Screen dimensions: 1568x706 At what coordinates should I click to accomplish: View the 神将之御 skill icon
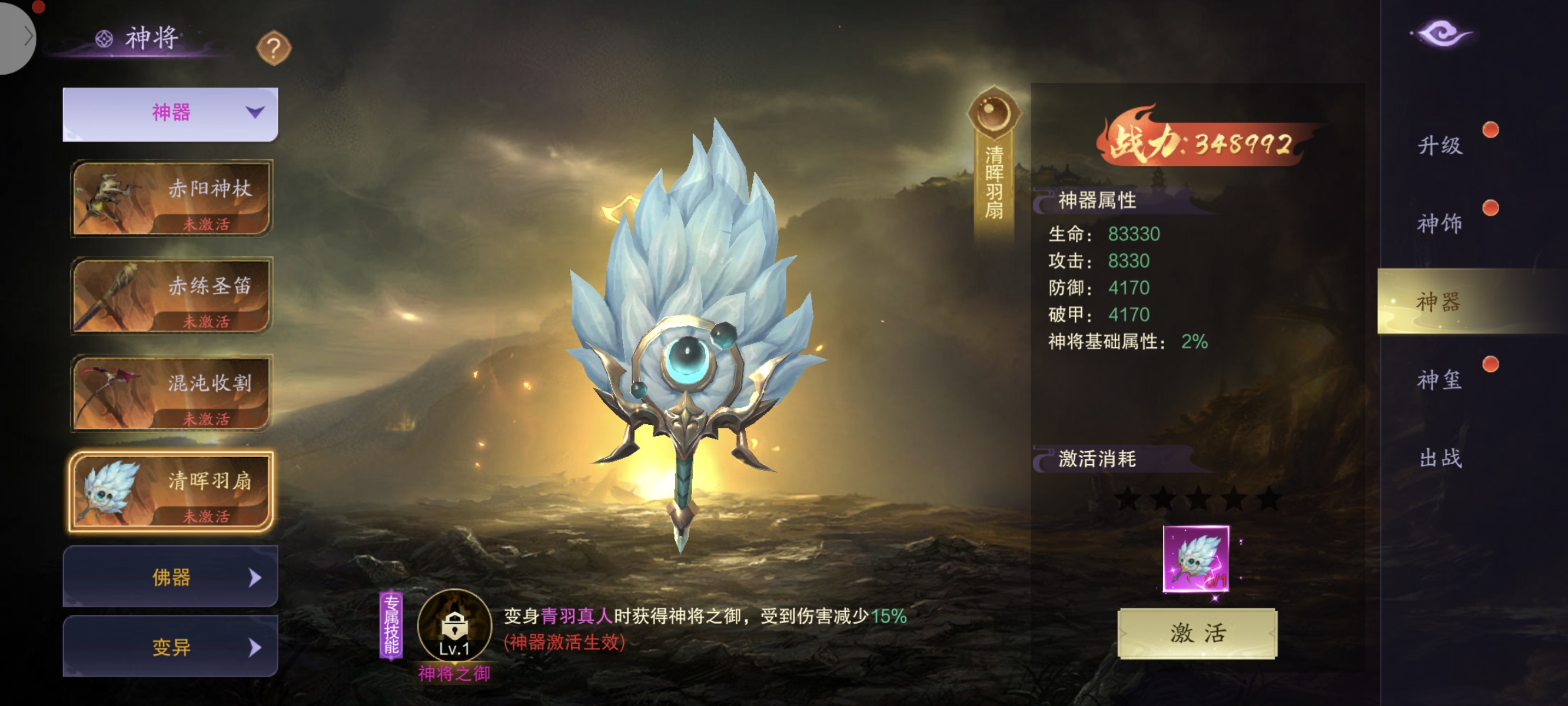tap(454, 625)
